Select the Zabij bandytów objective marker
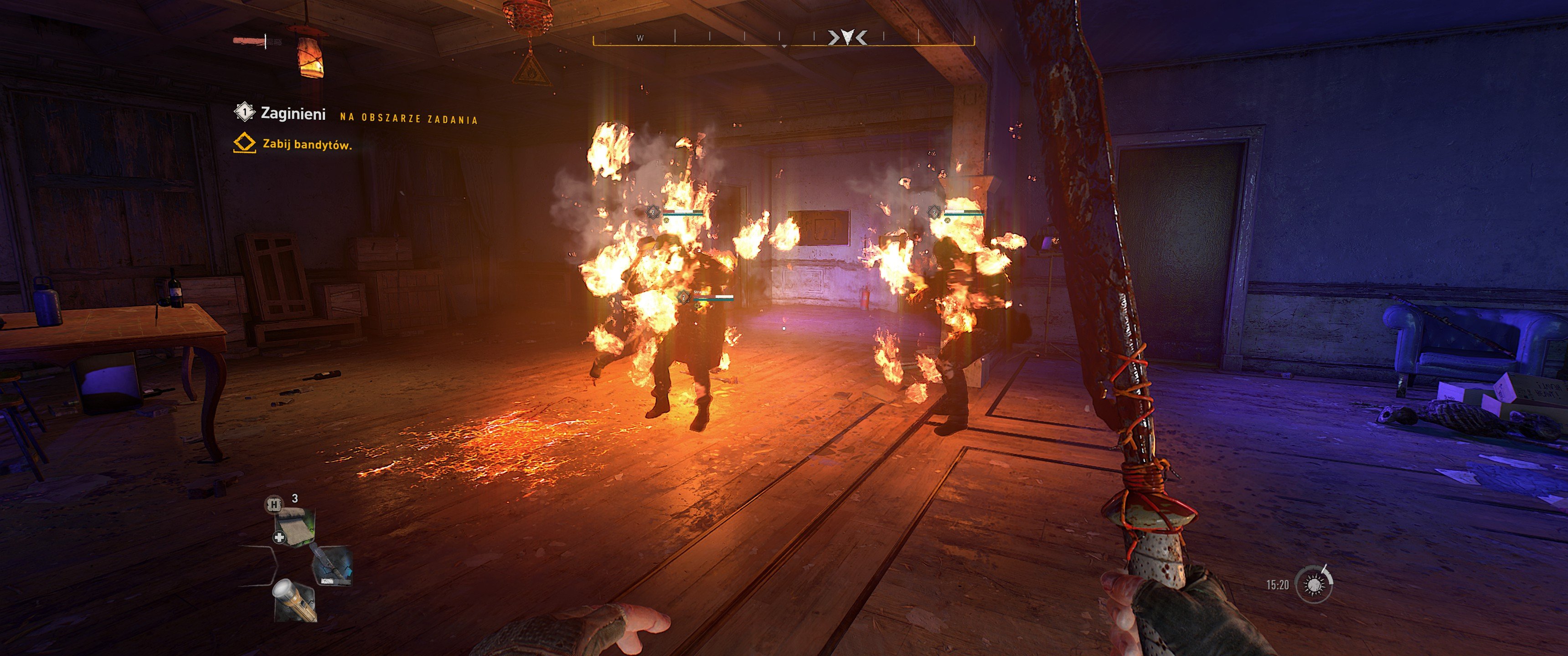Image resolution: width=1568 pixels, height=656 pixels. click(244, 143)
